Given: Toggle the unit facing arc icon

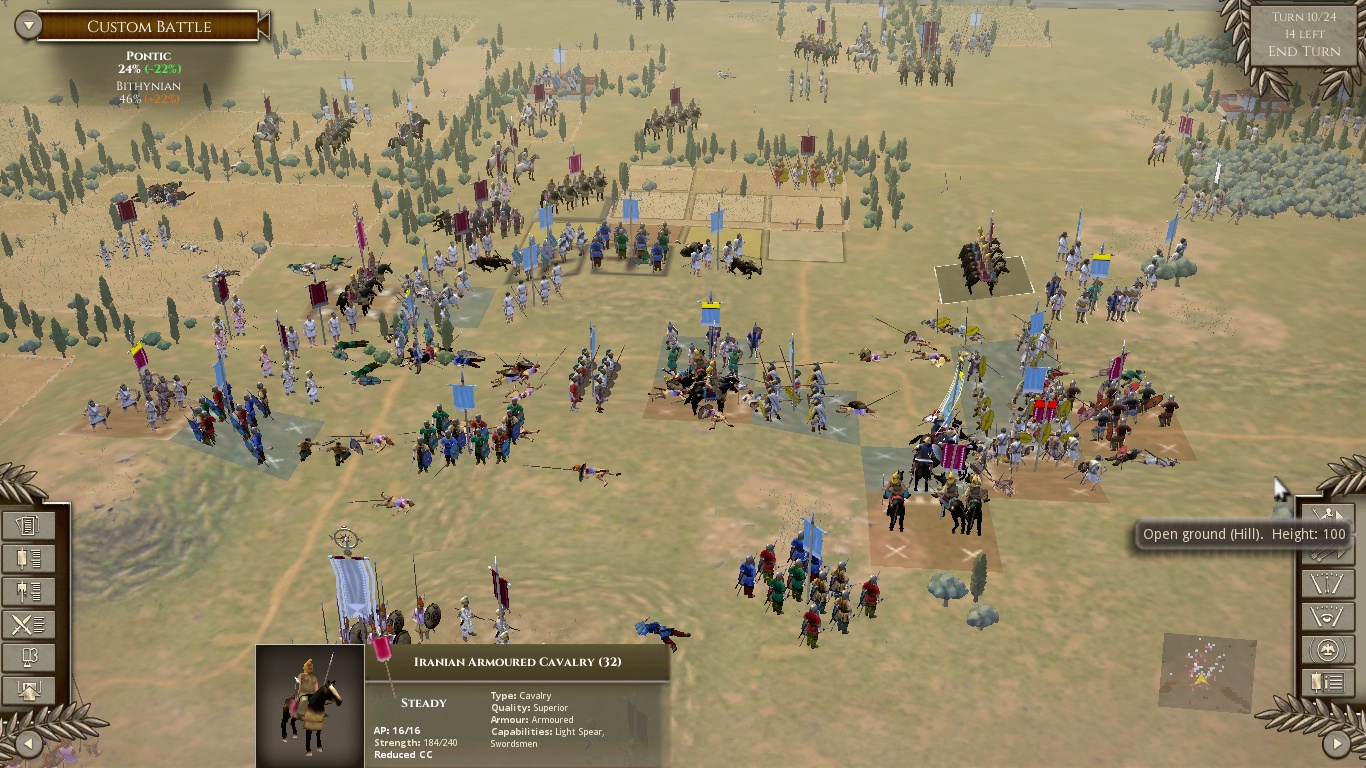Looking at the screenshot, I should pos(1328,583).
